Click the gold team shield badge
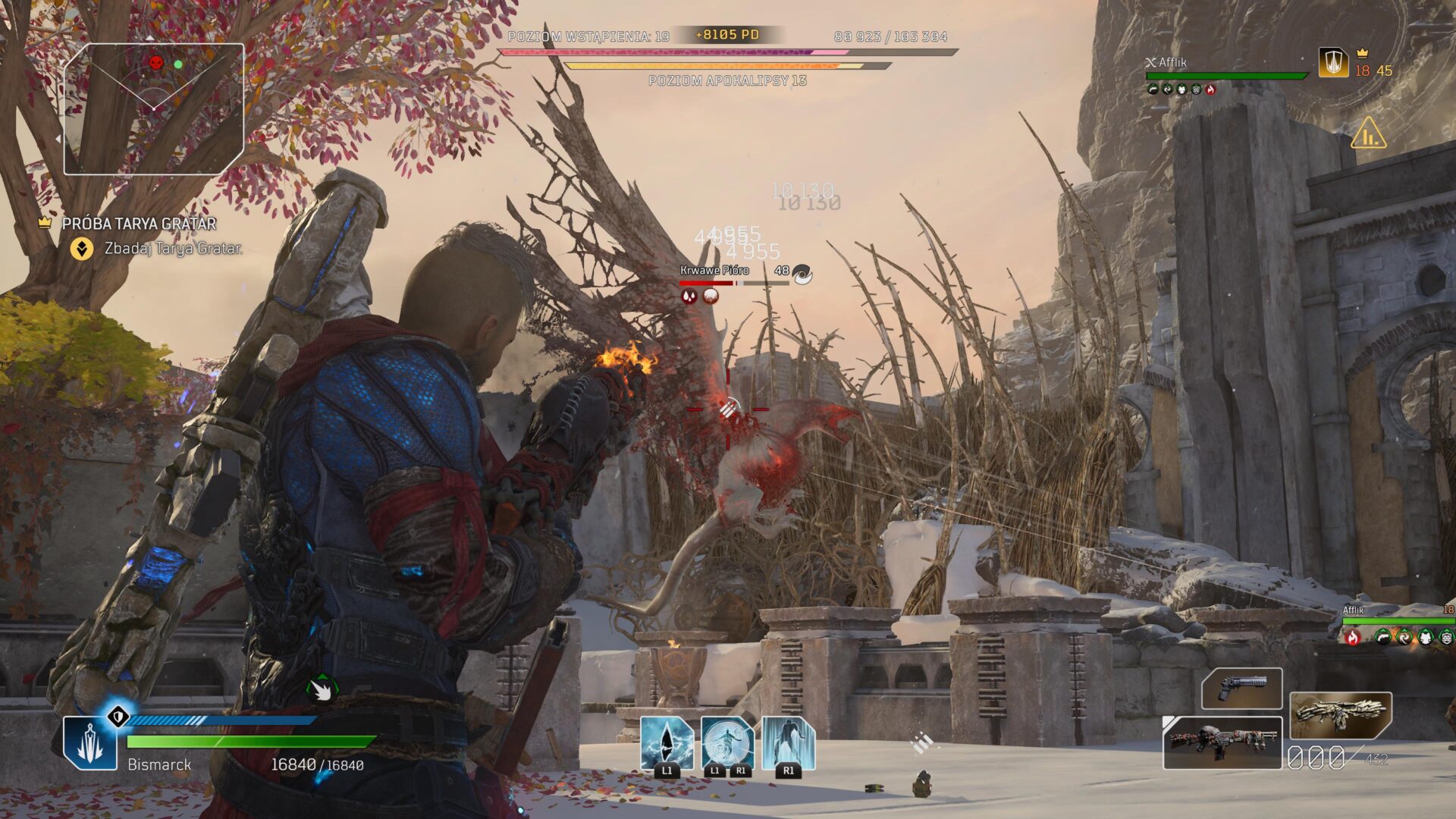The image size is (1456, 819). pyautogui.click(x=1333, y=63)
